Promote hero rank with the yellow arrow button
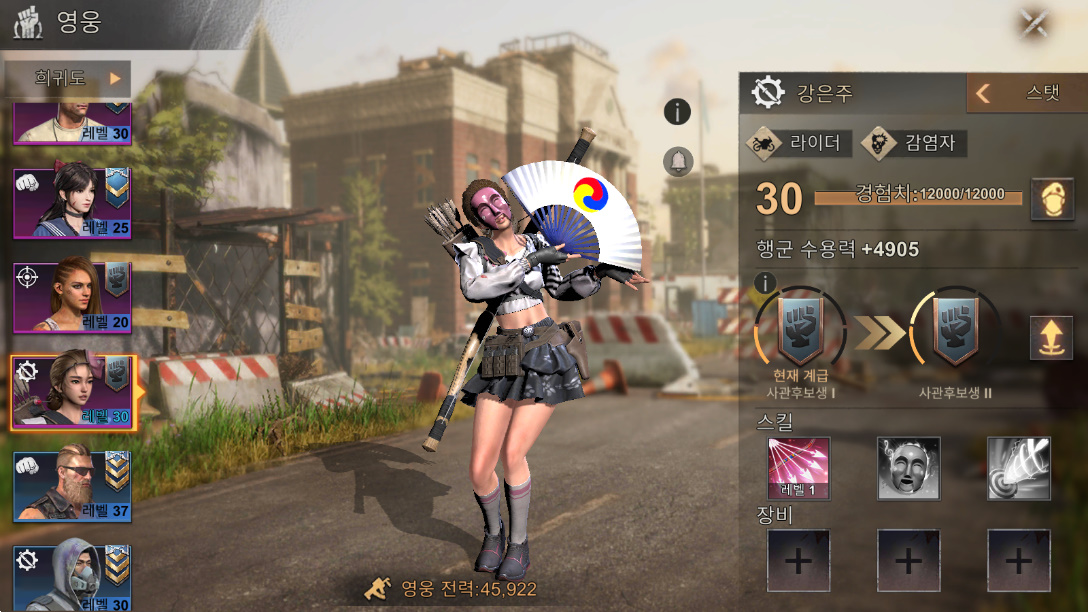 click(x=1051, y=337)
